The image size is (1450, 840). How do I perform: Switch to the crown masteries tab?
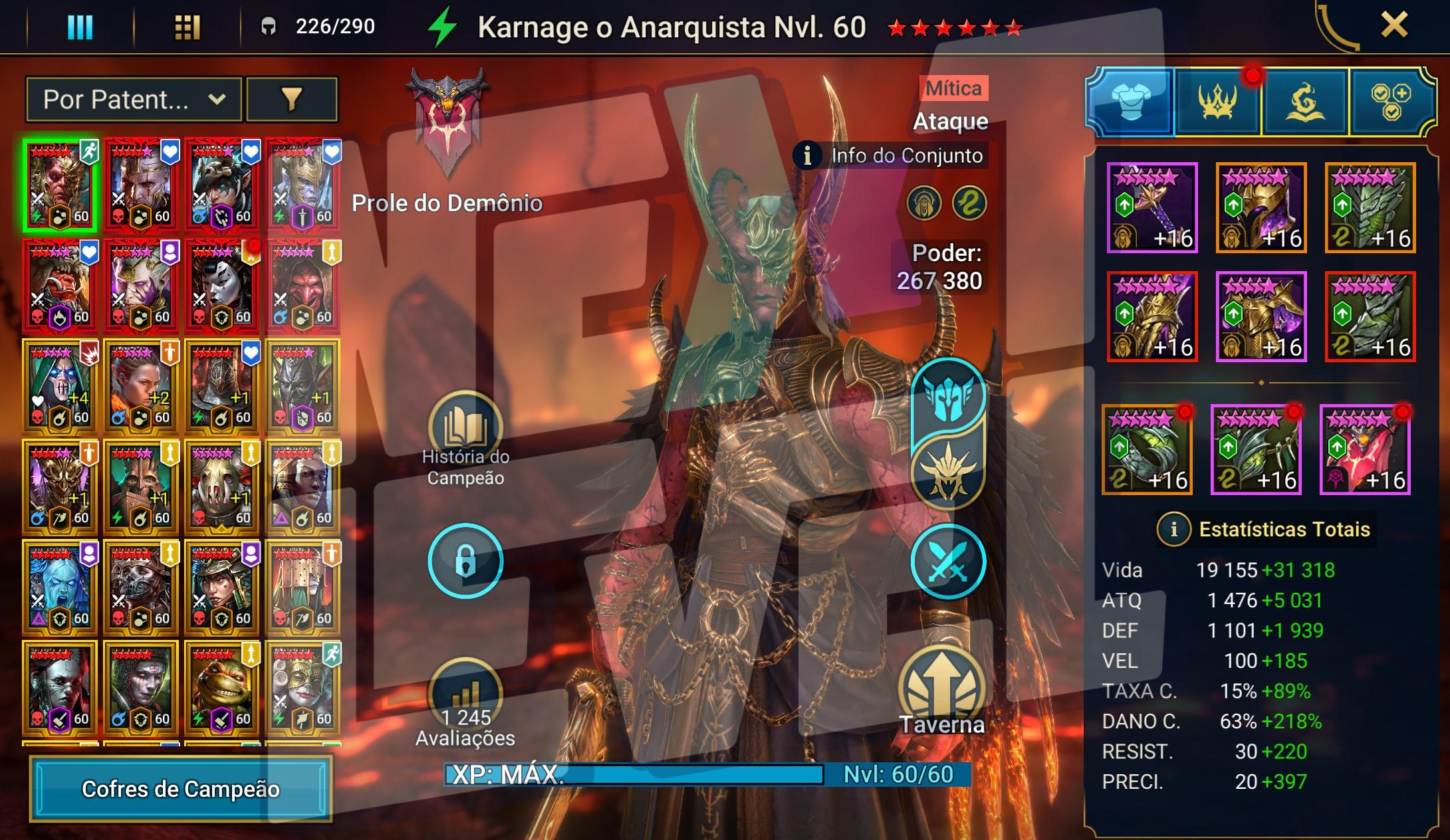pyautogui.click(x=1217, y=102)
